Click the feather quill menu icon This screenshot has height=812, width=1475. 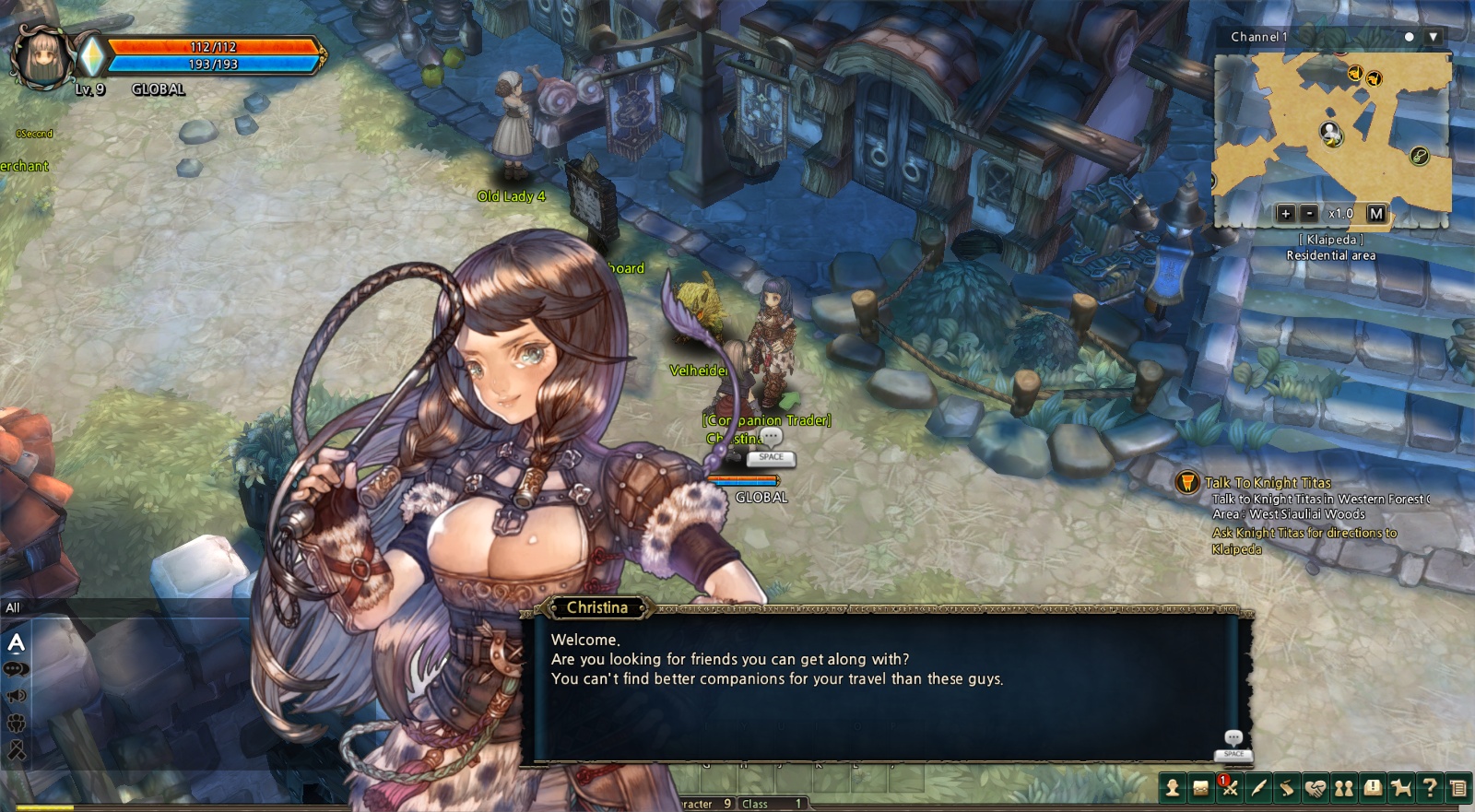click(x=1257, y=788)
